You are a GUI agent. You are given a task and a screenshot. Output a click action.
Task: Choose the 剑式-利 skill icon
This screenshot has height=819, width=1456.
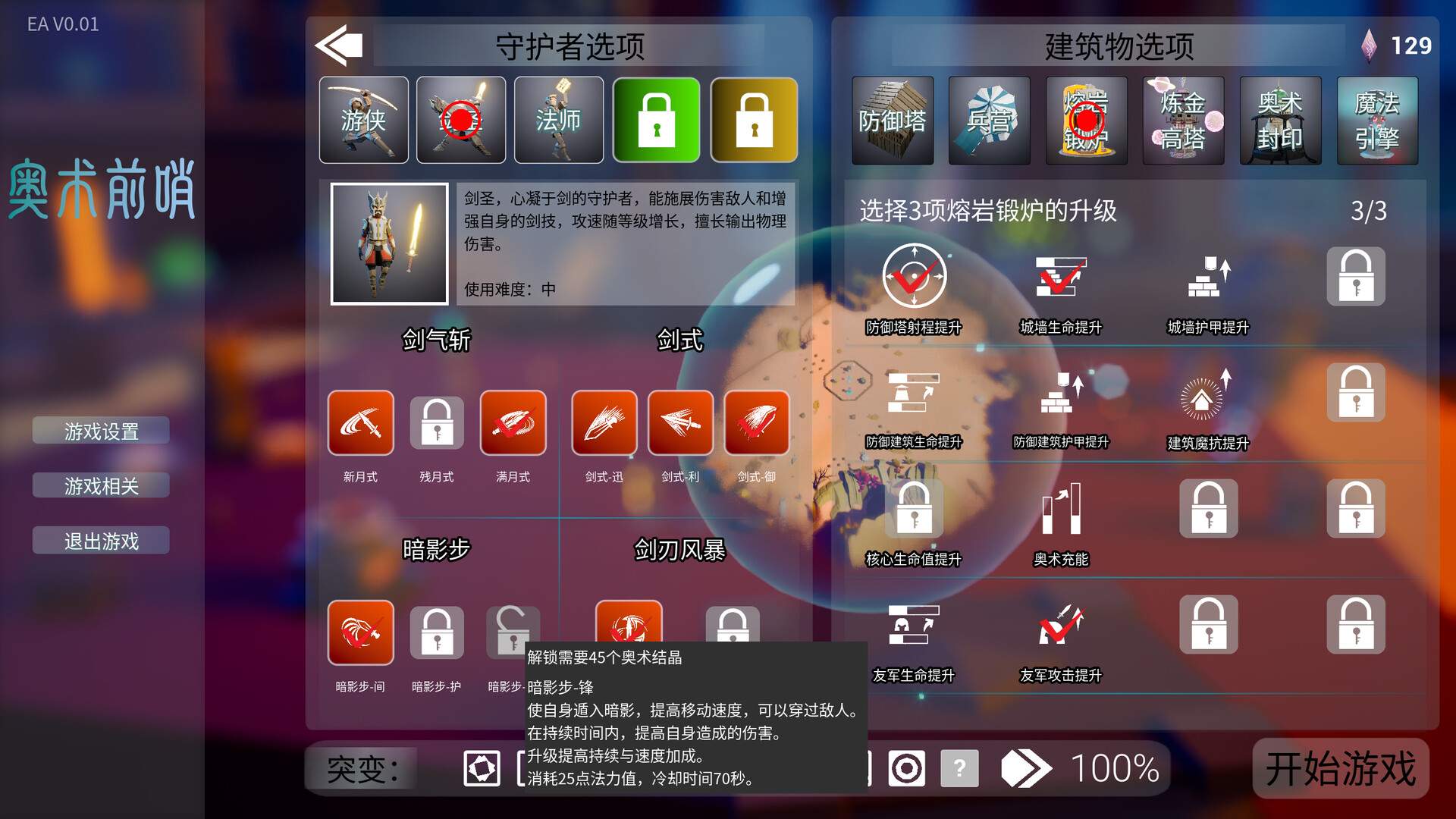(680, 423)
